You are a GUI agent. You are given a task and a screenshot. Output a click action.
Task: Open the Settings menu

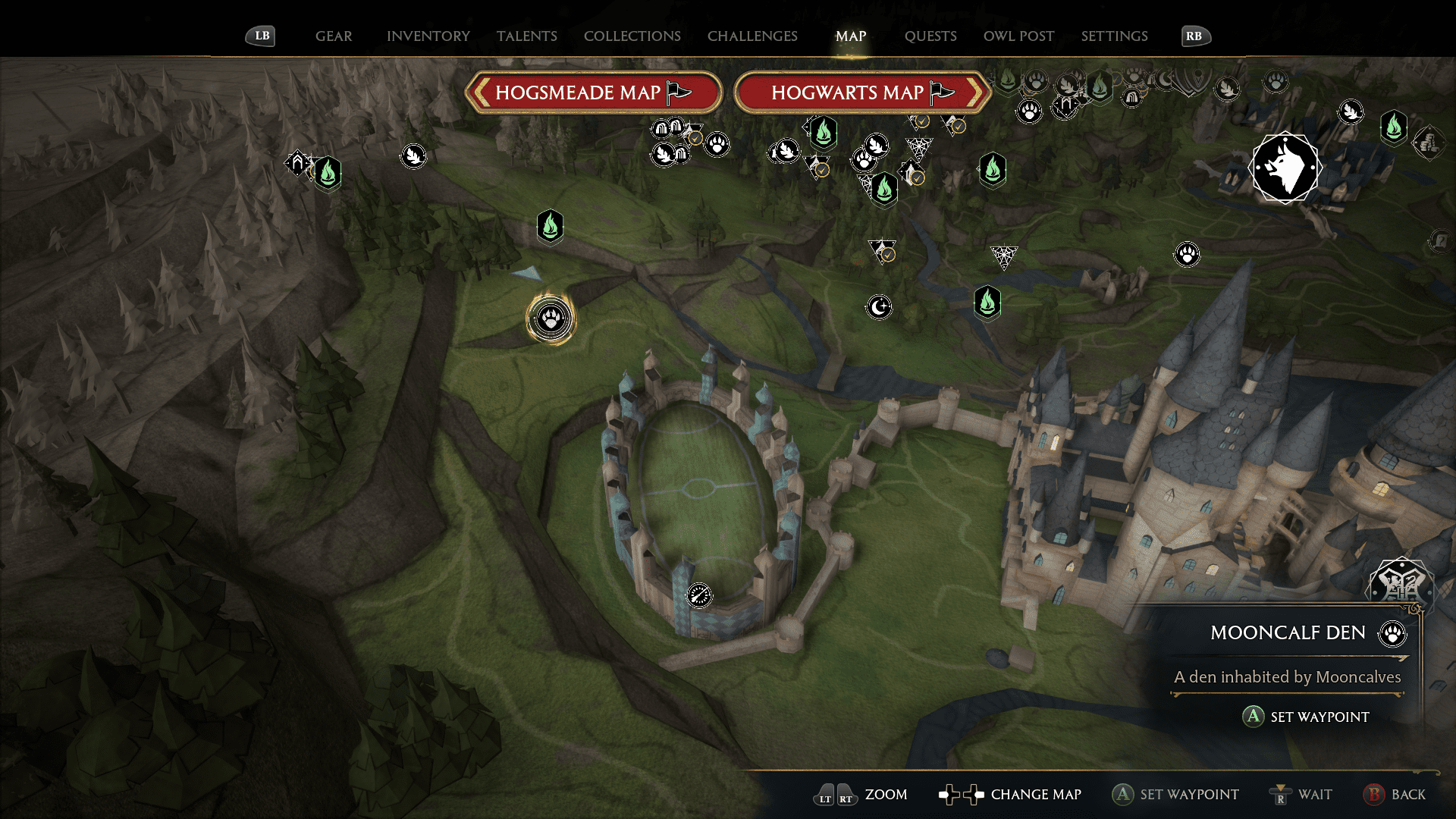1114,36
